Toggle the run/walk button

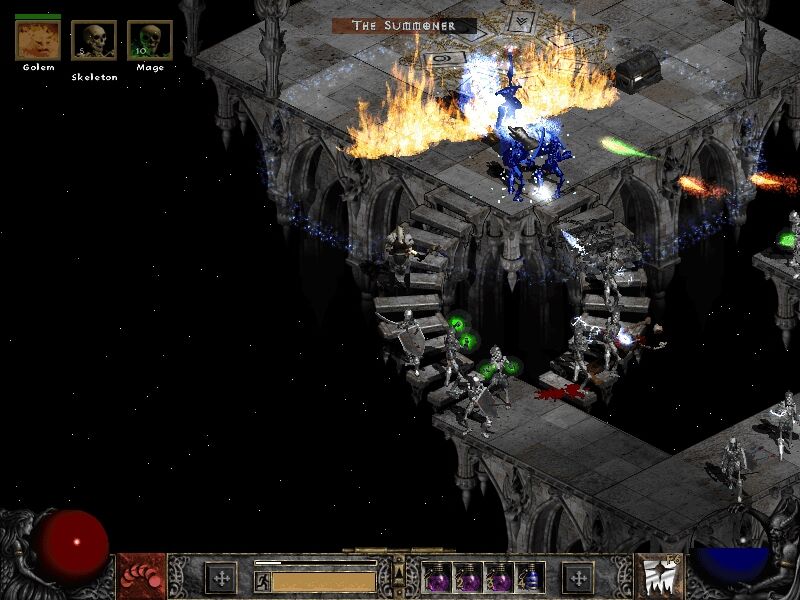262,579
